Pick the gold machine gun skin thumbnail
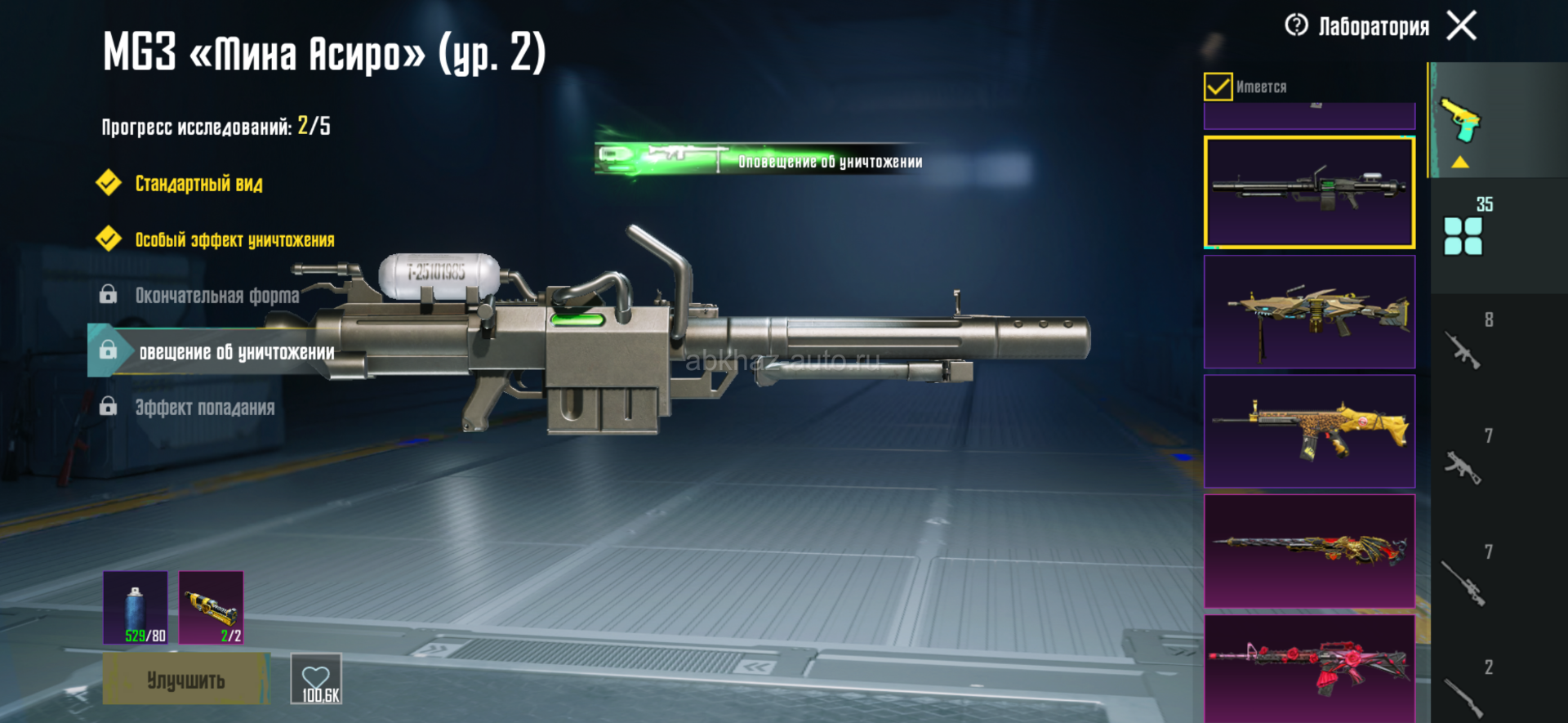Image resolution: width=1568 pixels, height=723 pixels. tap(1309, 312)
